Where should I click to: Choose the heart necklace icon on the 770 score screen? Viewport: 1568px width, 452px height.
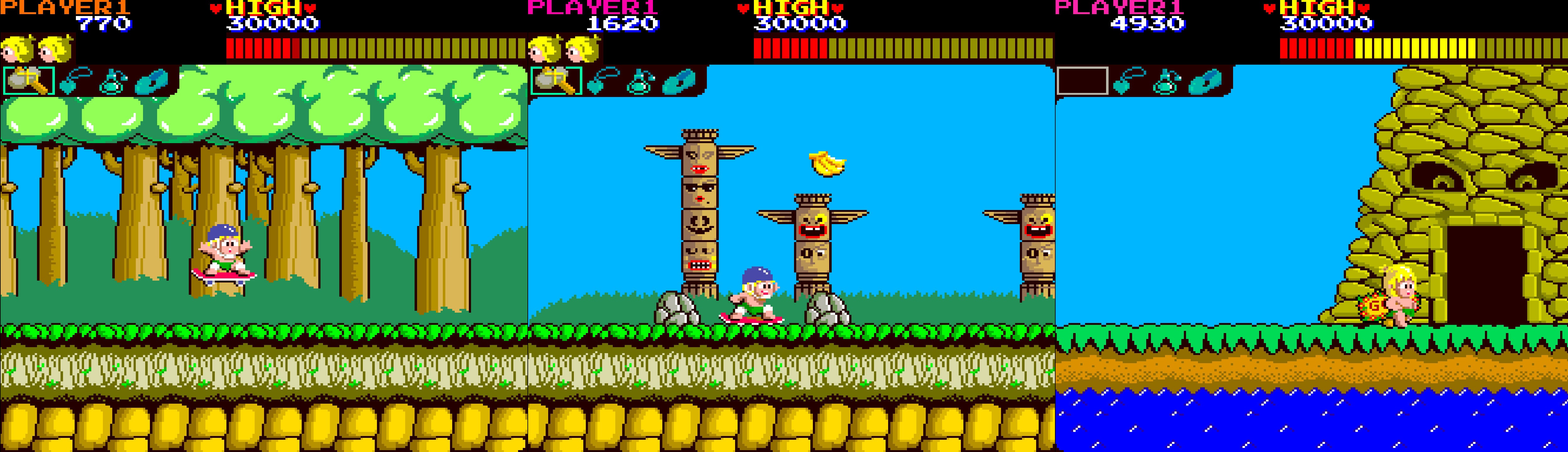[76, 81]
